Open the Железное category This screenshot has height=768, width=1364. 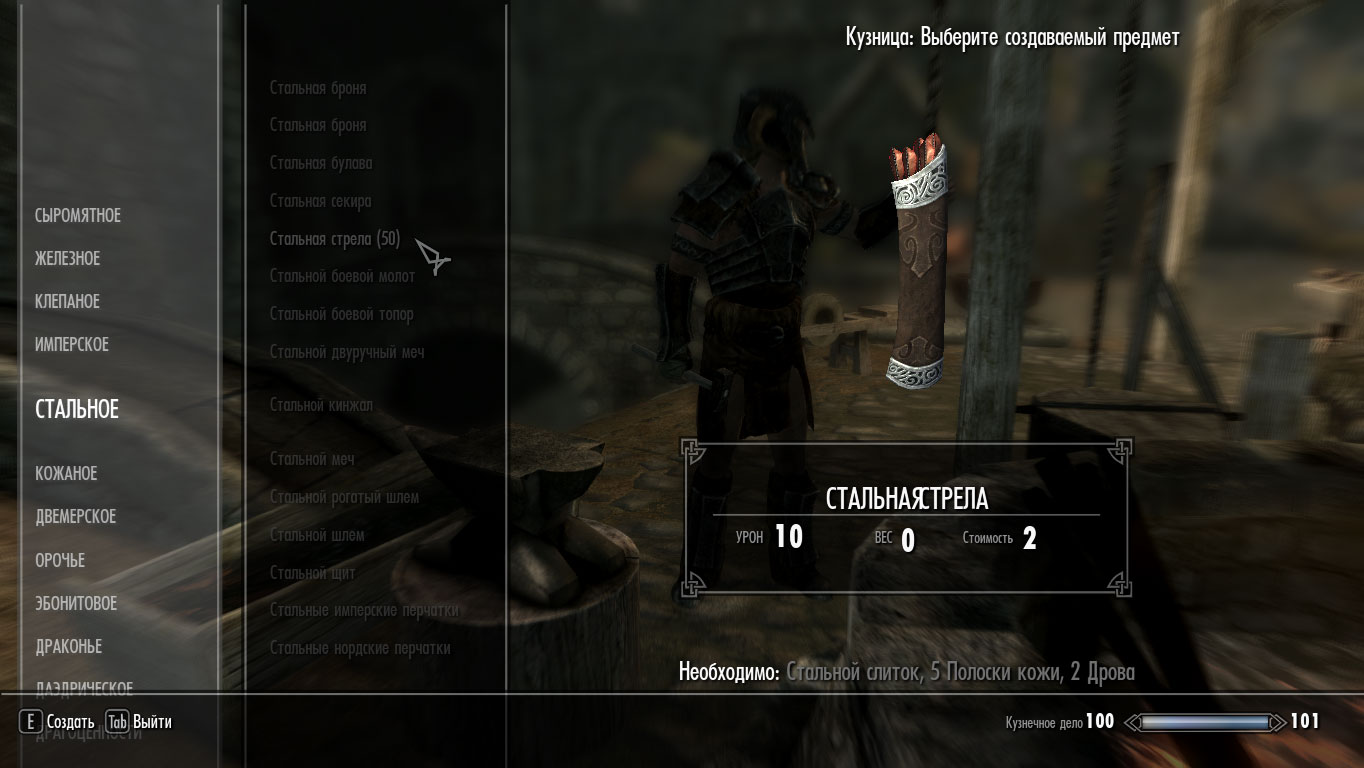tap(67, 259)
